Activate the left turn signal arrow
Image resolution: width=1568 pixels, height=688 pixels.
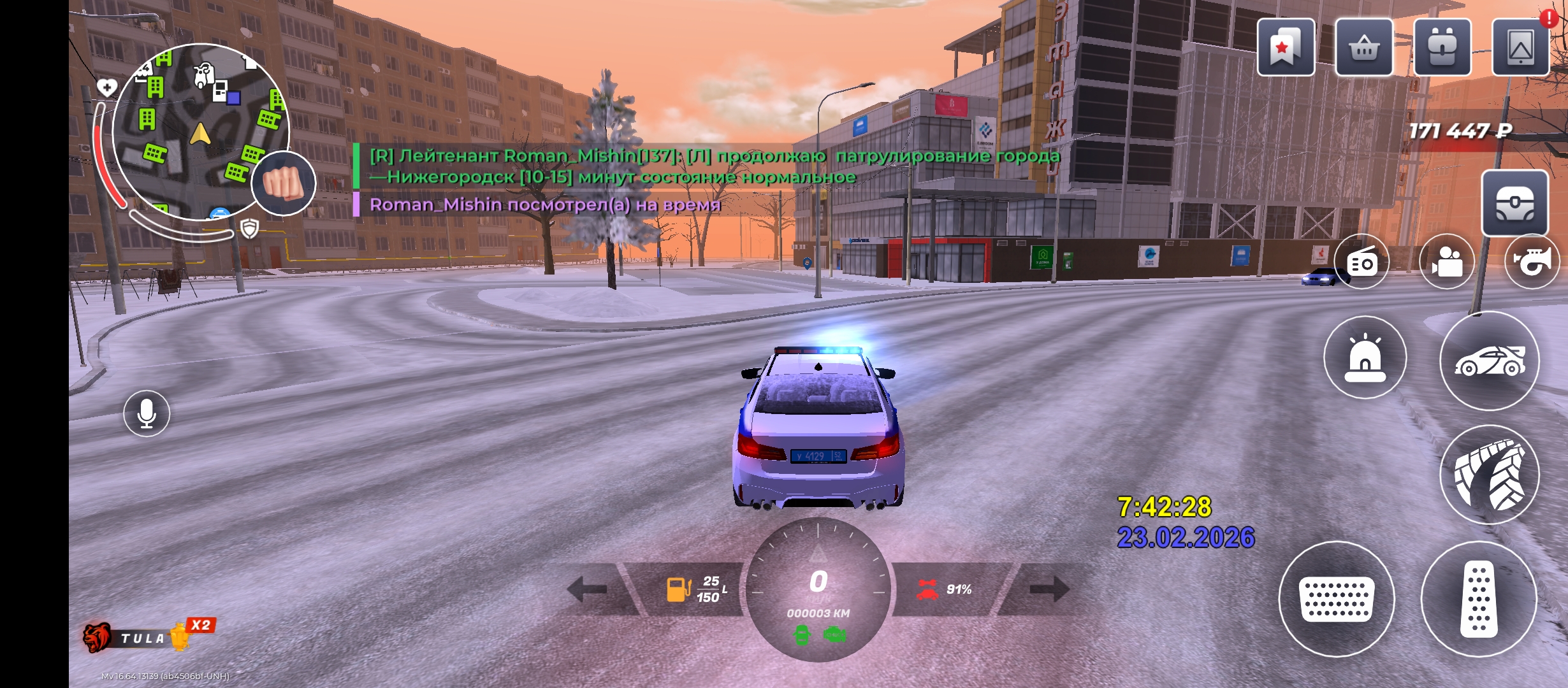[x=588, y=589]
